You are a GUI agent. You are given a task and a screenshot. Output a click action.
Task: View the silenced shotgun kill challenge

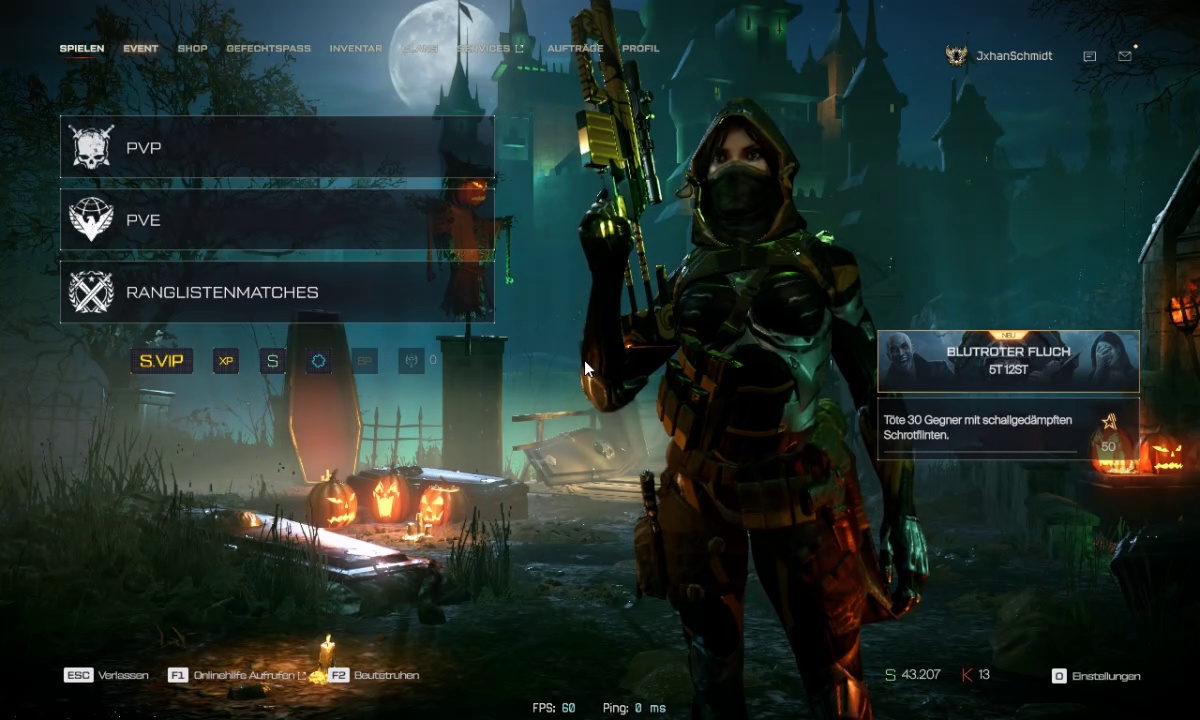pos(1008,429)
